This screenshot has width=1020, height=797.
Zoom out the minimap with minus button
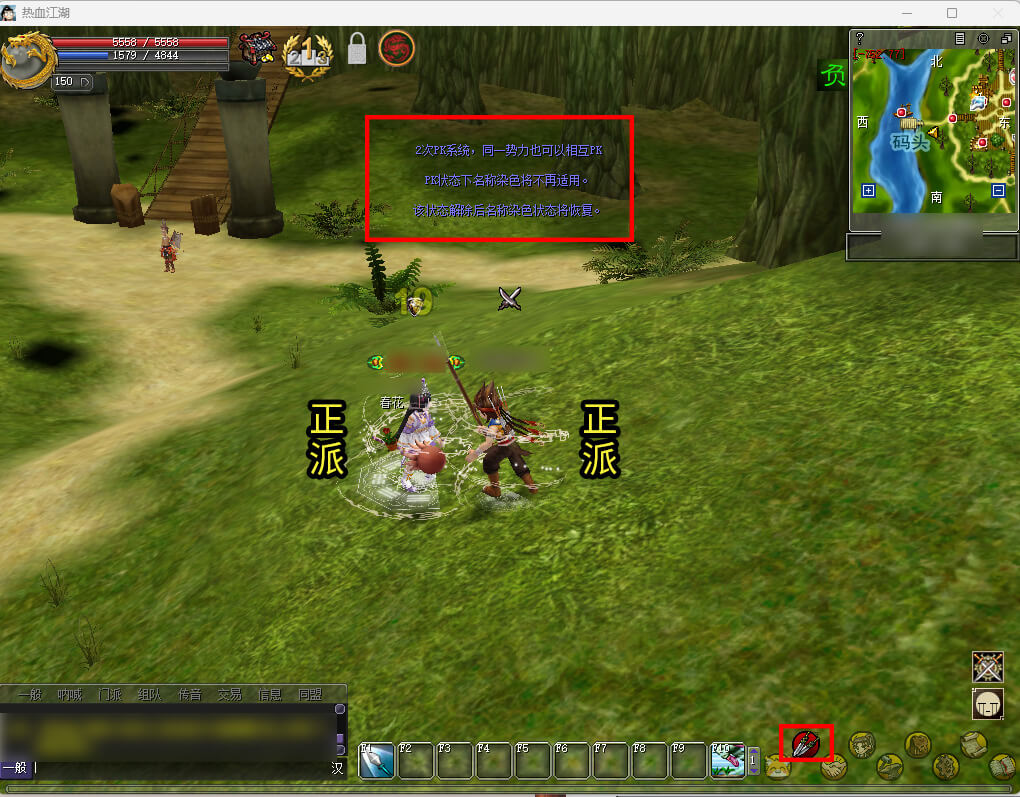click(x=998, y=191)
